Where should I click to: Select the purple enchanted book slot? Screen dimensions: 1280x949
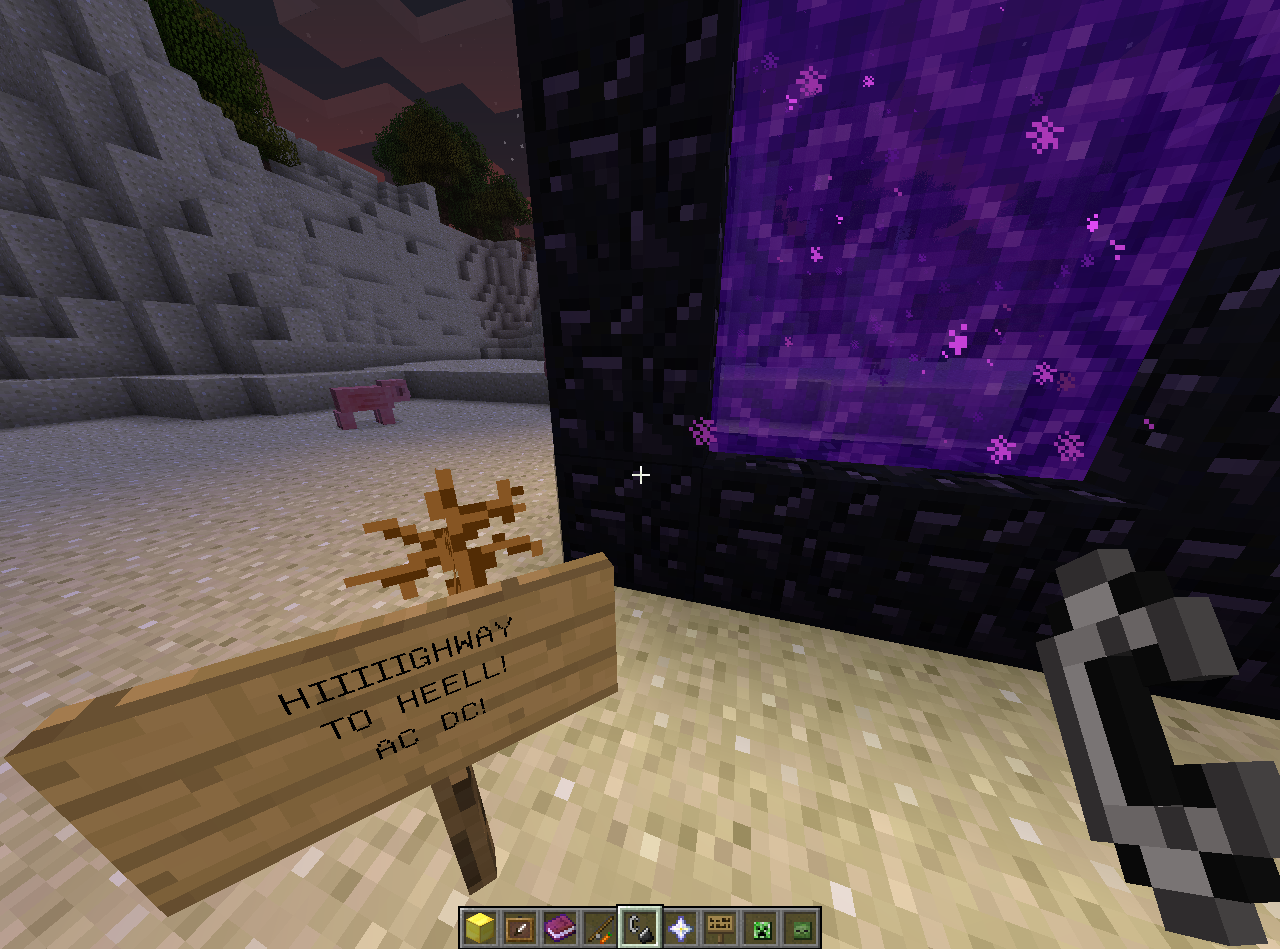click(560, 927)
